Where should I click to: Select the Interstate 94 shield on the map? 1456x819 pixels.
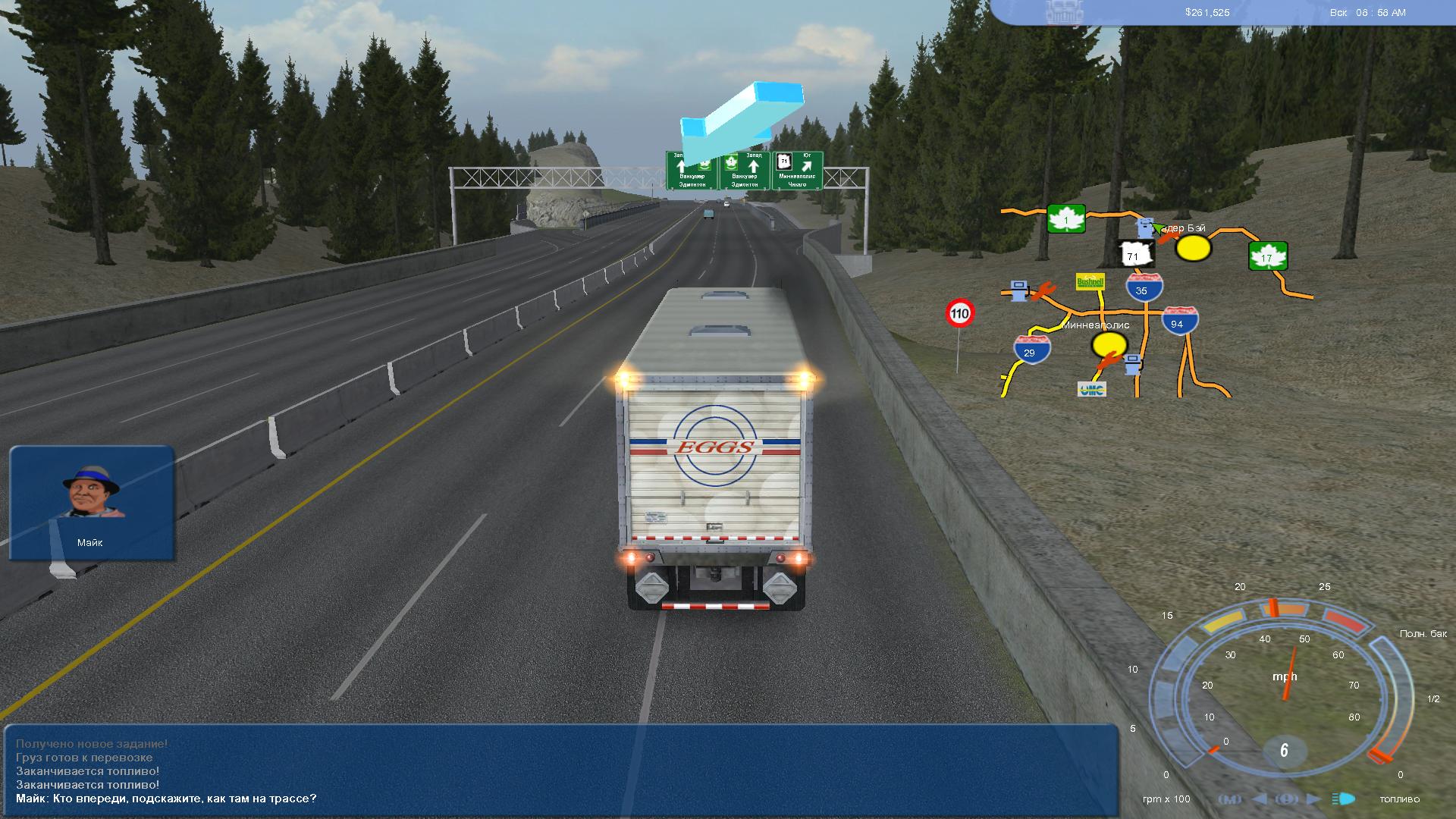1179,322
